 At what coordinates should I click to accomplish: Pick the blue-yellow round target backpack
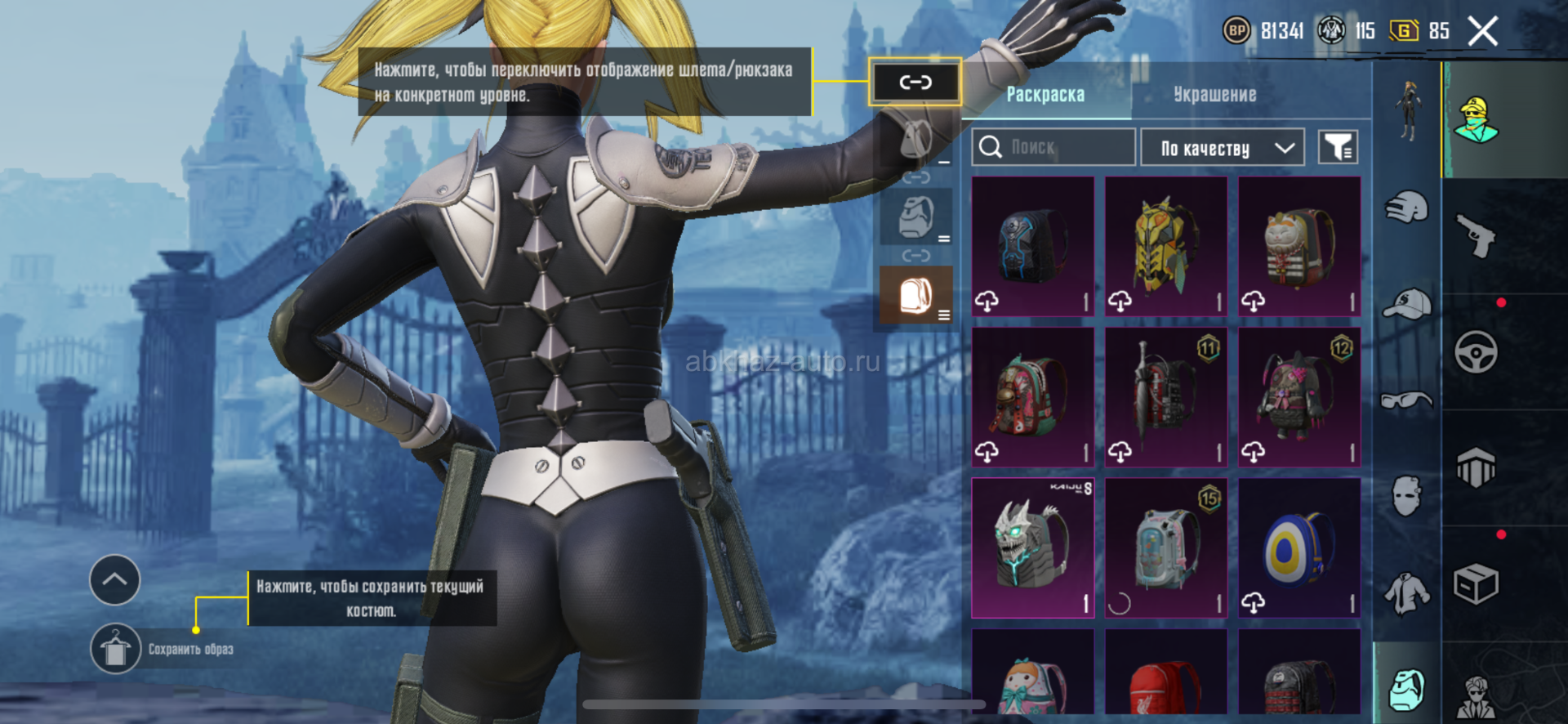pos(1298,547)
